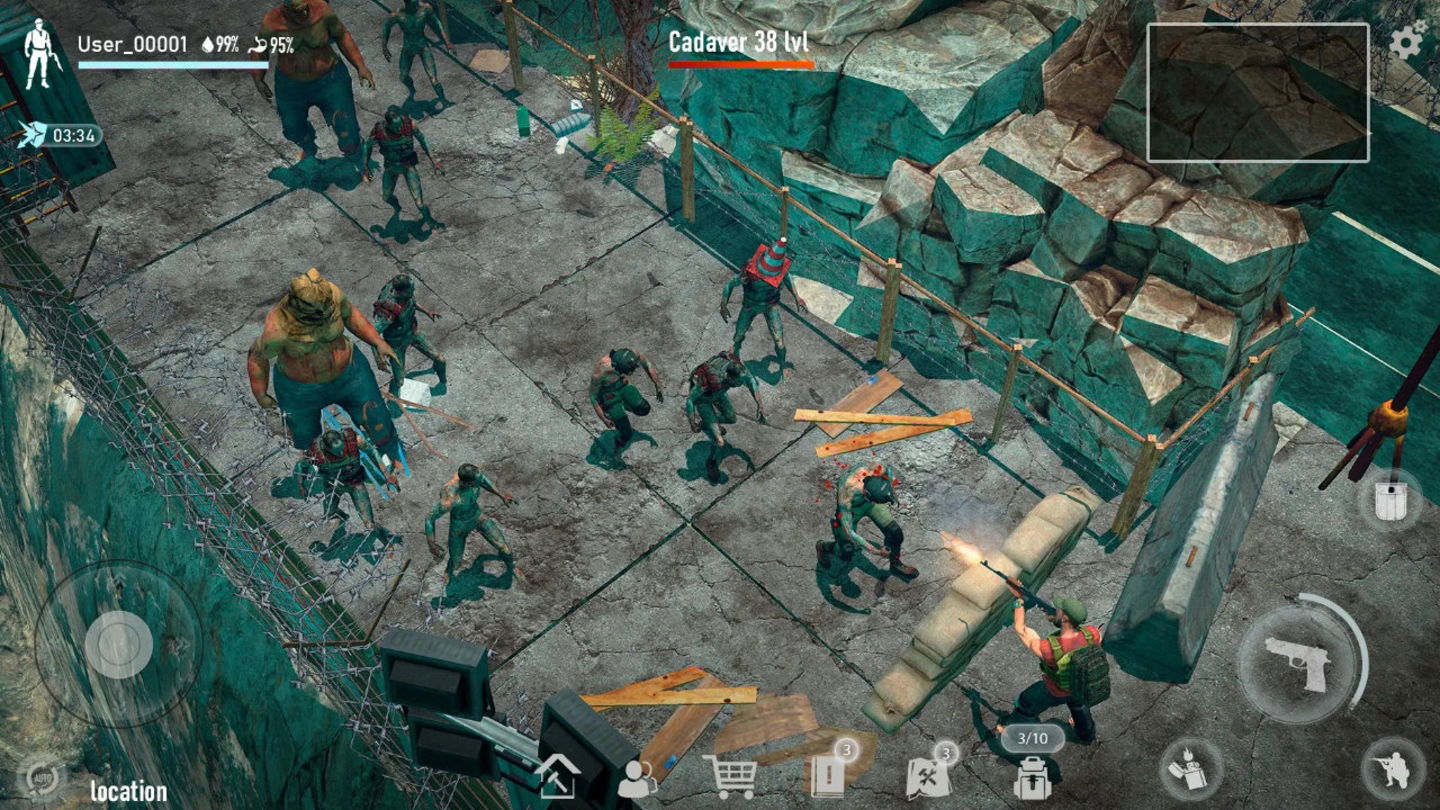Return to home base icon
The height and width of the screenshot is (810, 1440).
(556, 777)
